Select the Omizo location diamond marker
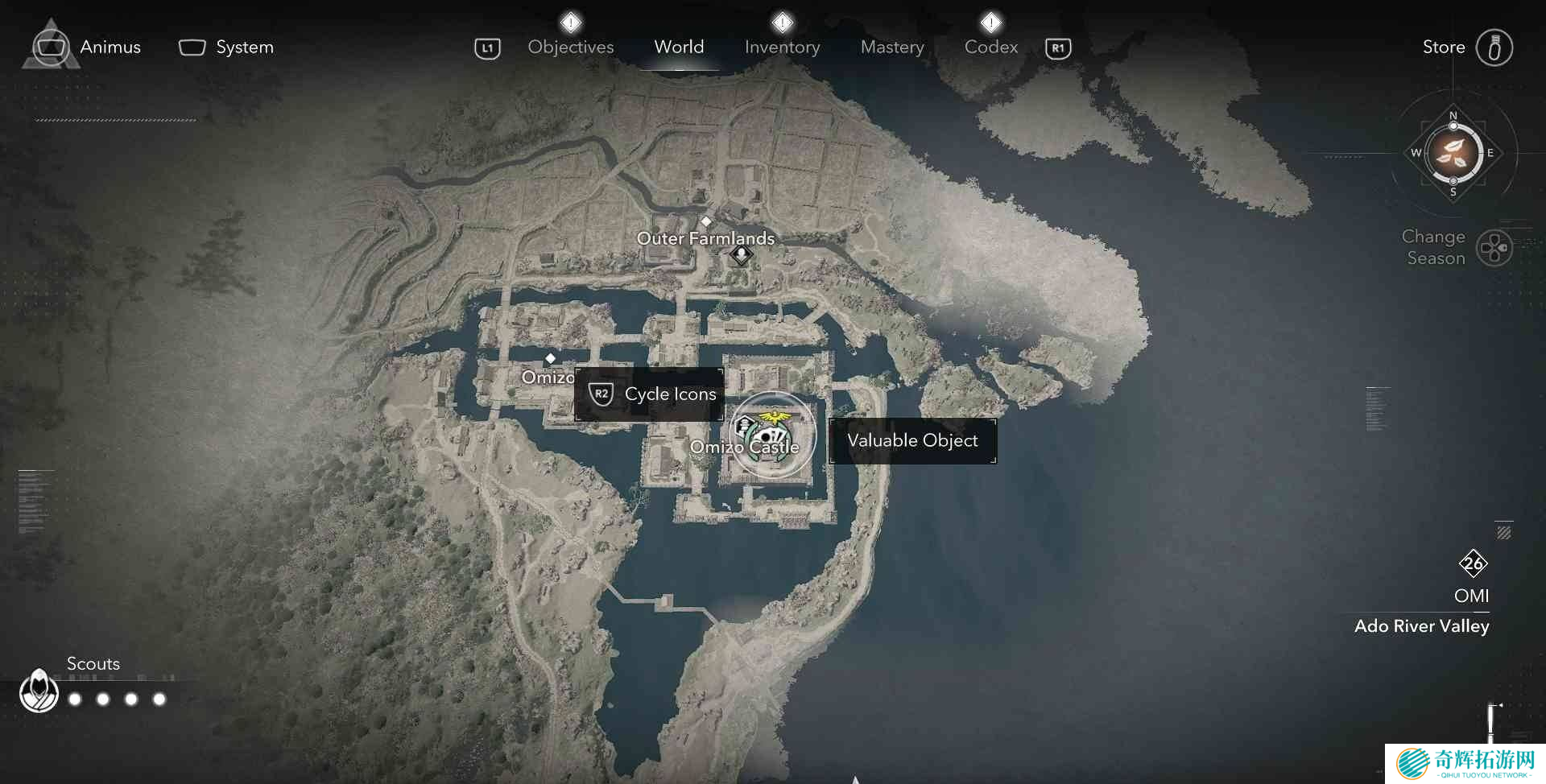 pyautogui.click(x=551, y=358)
